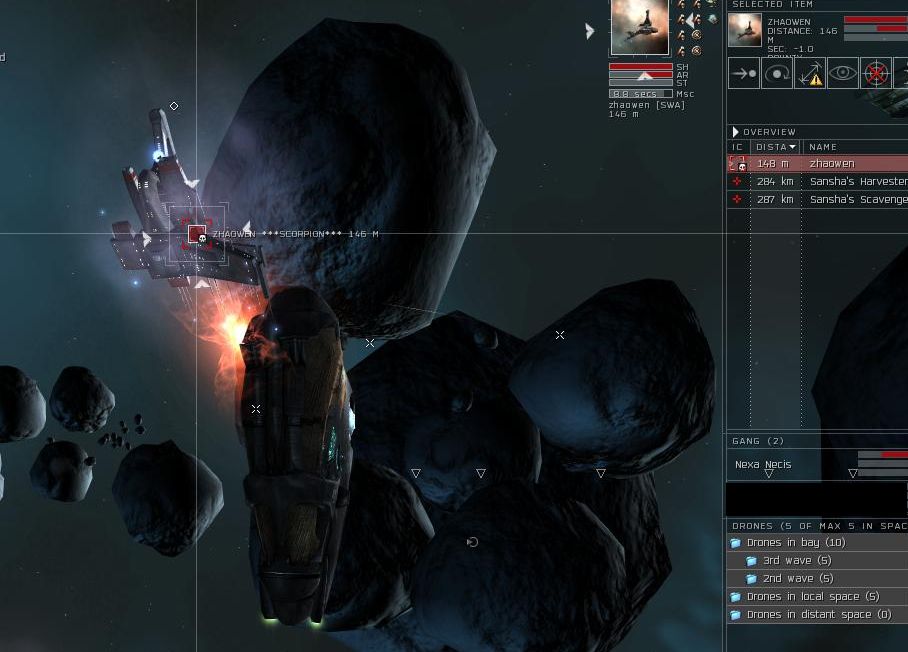Unlock target with the red crosshair button
The height and width of the screenshot is (652, 908).
pos(876,74)
